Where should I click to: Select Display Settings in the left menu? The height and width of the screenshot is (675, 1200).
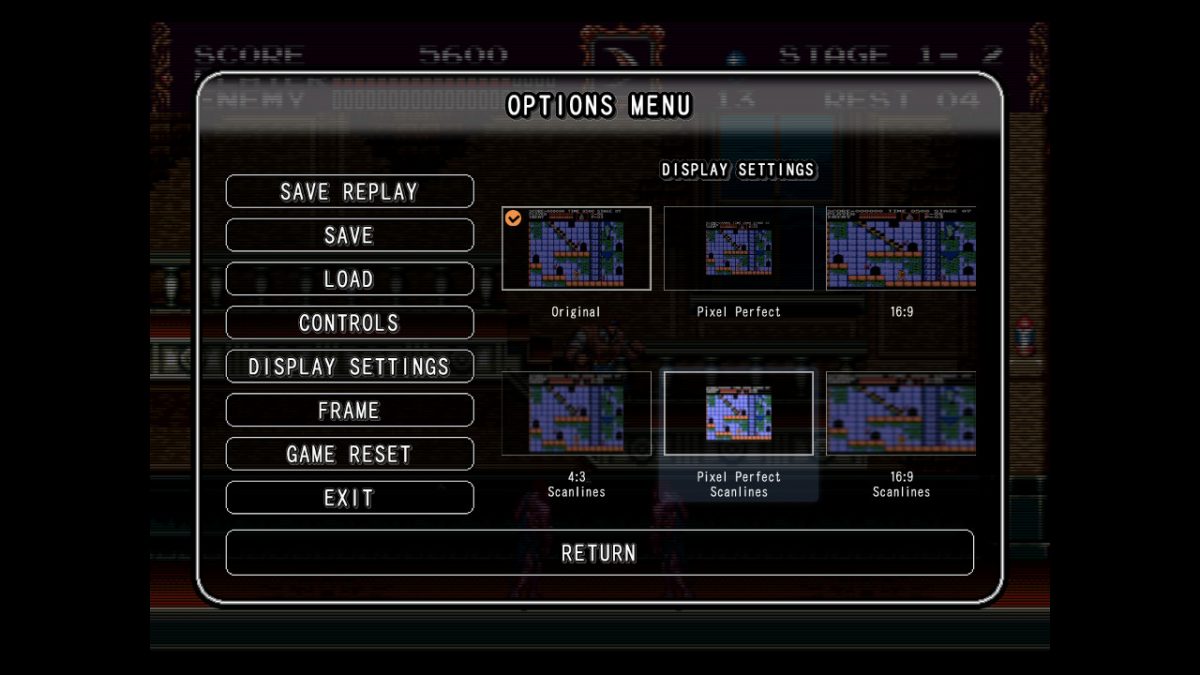click(x=349, y=367)
